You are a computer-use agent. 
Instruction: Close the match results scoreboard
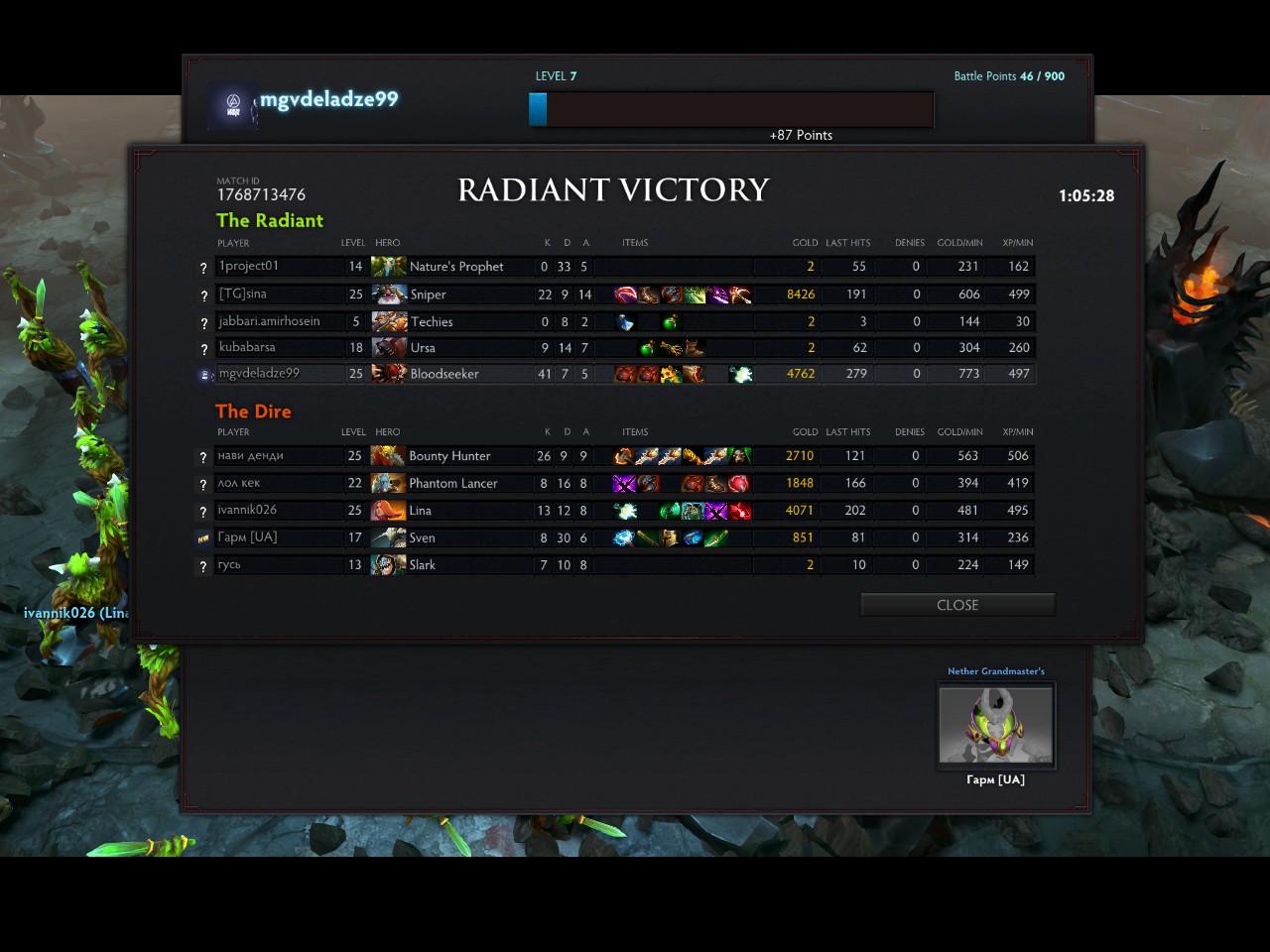tap(956, 605)
